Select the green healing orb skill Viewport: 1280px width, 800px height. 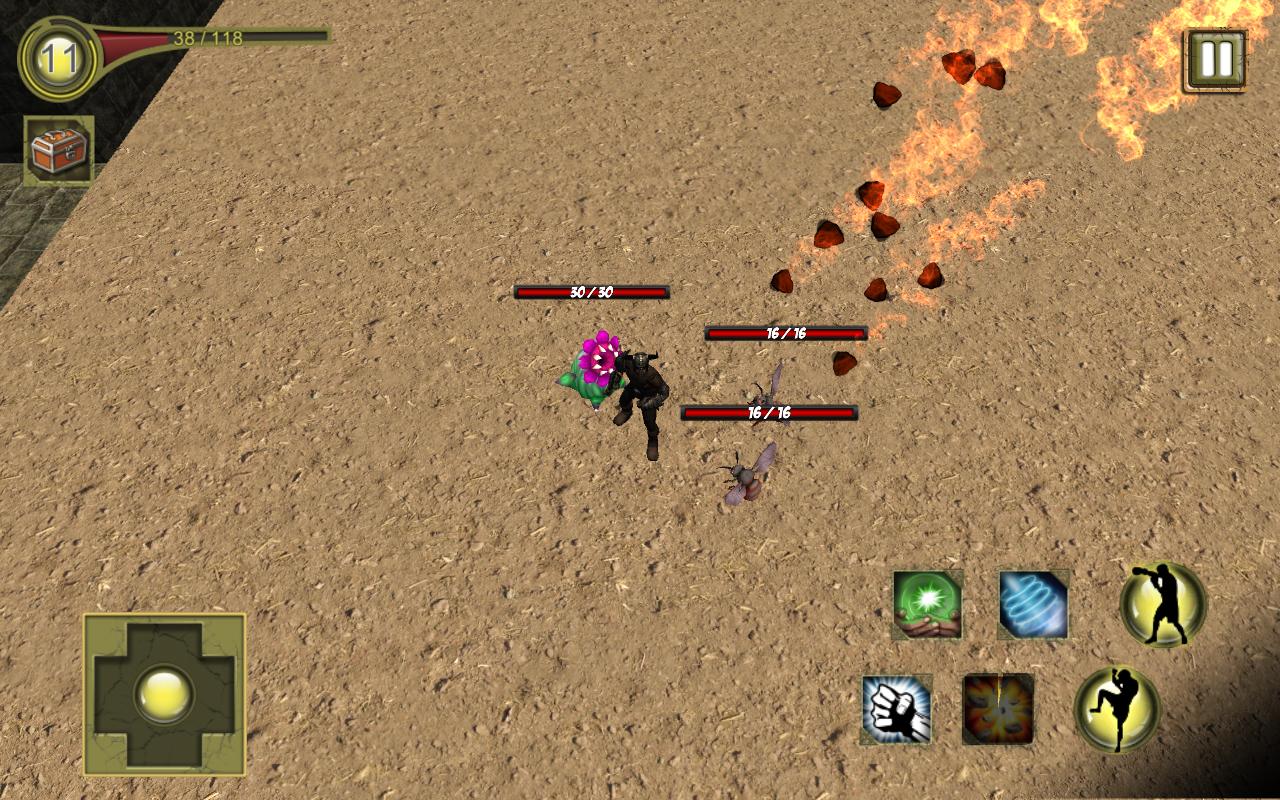pos(928,606)
